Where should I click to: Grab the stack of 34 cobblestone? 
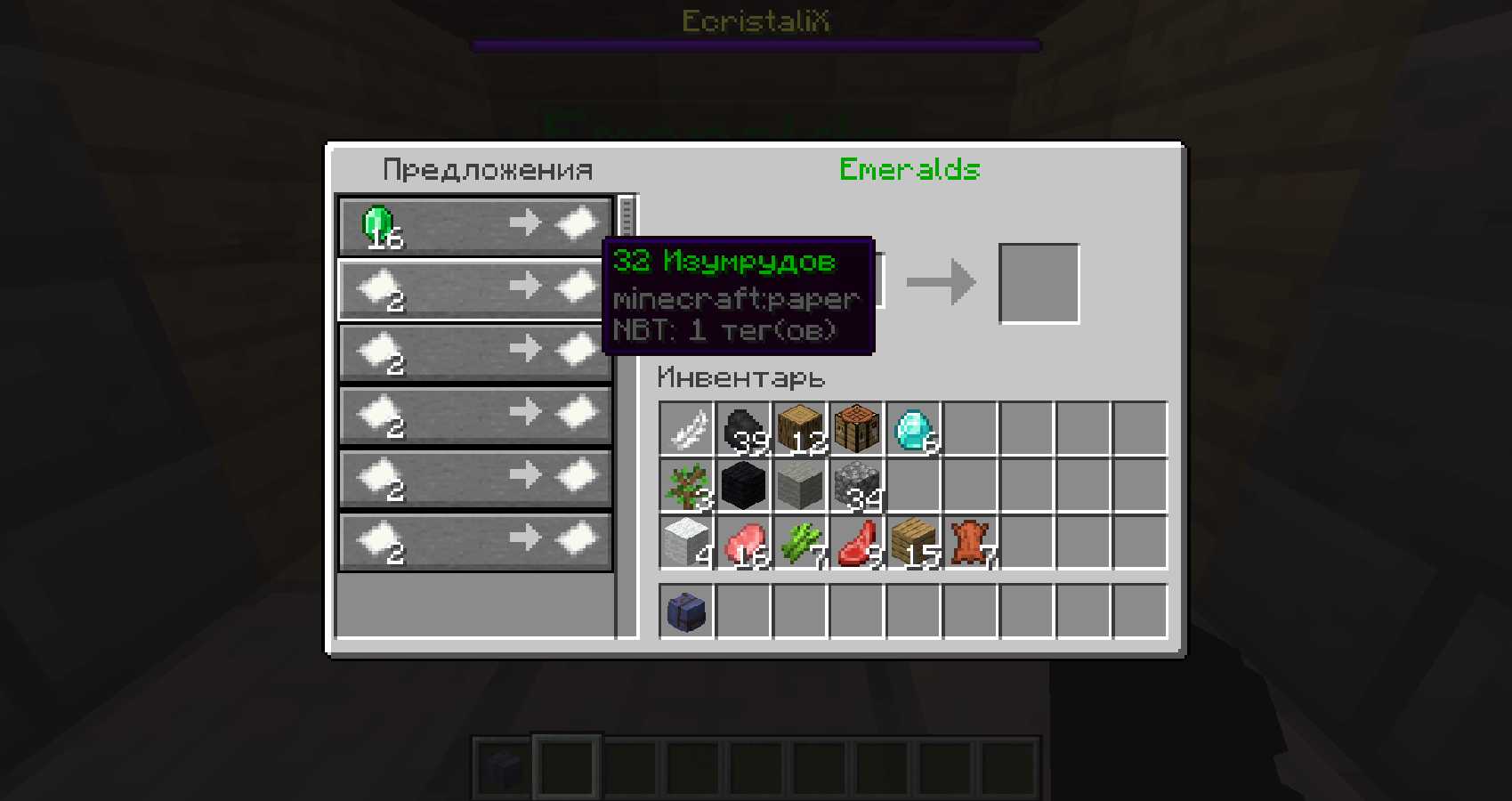(857, 486)
